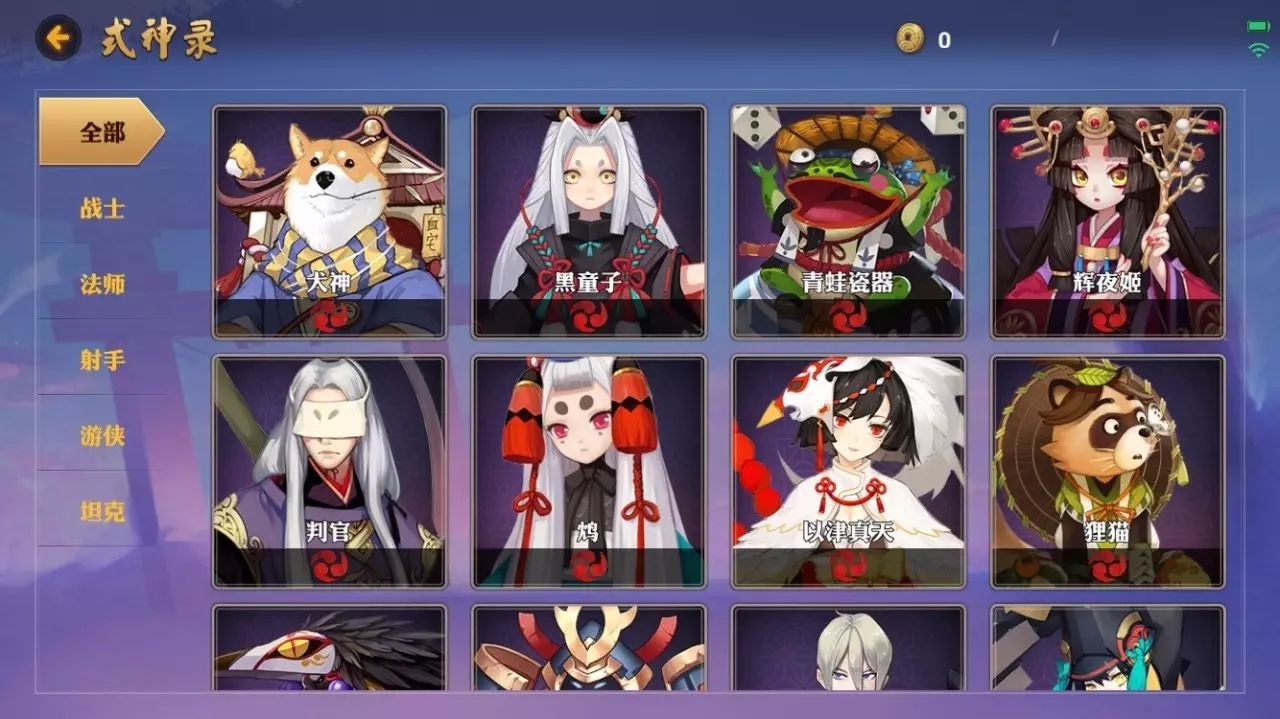
Task: Select the 判官 character card
Action: pyautogui.click(x=329, y=472)
